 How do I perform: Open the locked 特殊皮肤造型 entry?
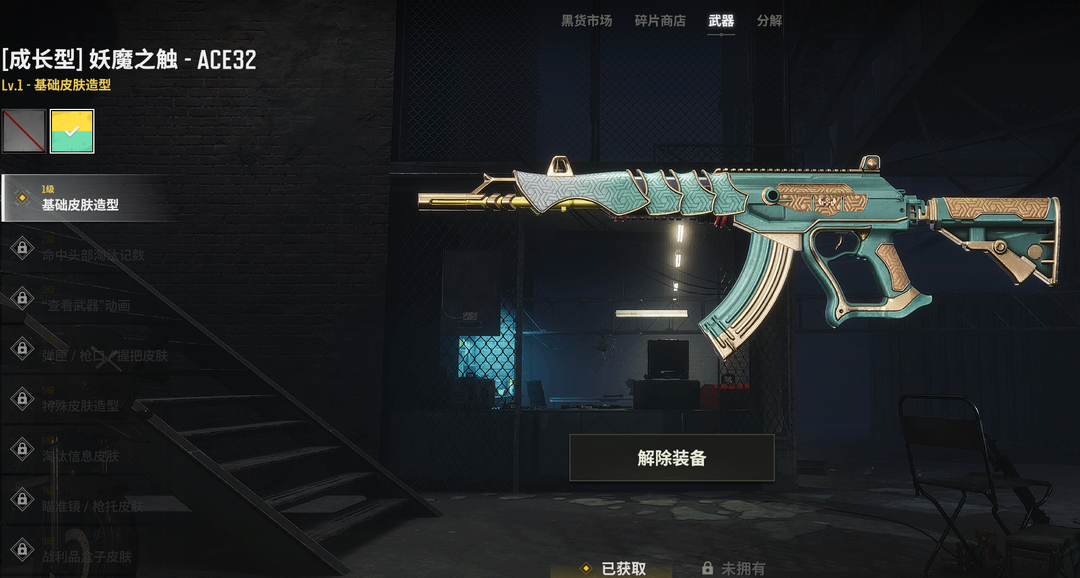(80, 405)
